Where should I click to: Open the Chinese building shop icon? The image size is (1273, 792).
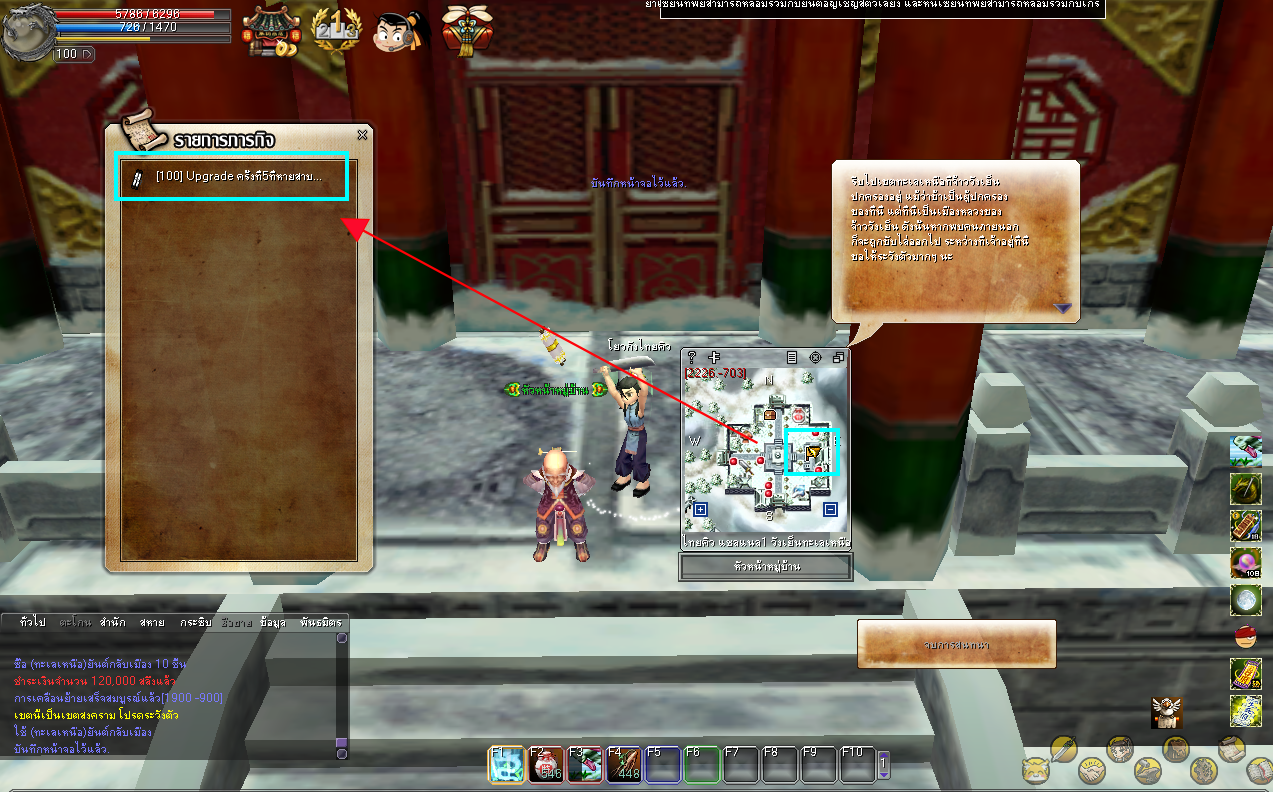point(272,31)
